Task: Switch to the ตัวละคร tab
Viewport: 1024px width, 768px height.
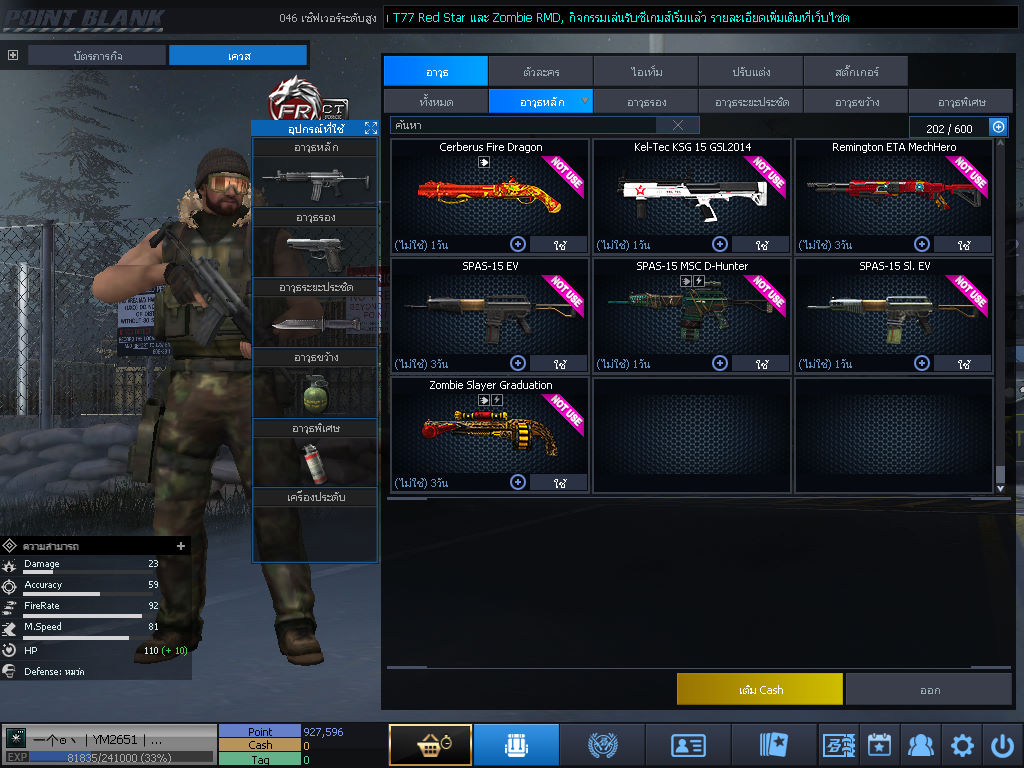Action: point(541,71)
